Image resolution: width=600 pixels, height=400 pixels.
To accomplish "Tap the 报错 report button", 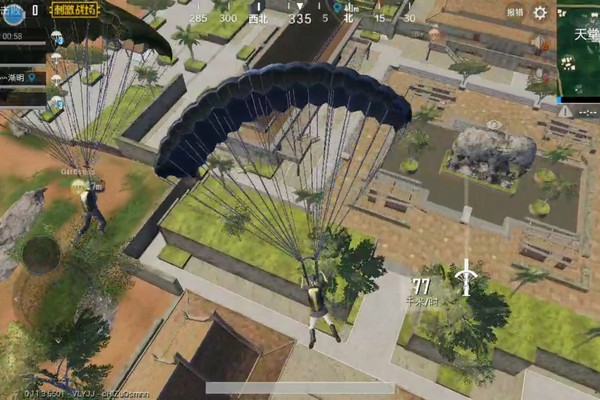I will pos(514,13).
